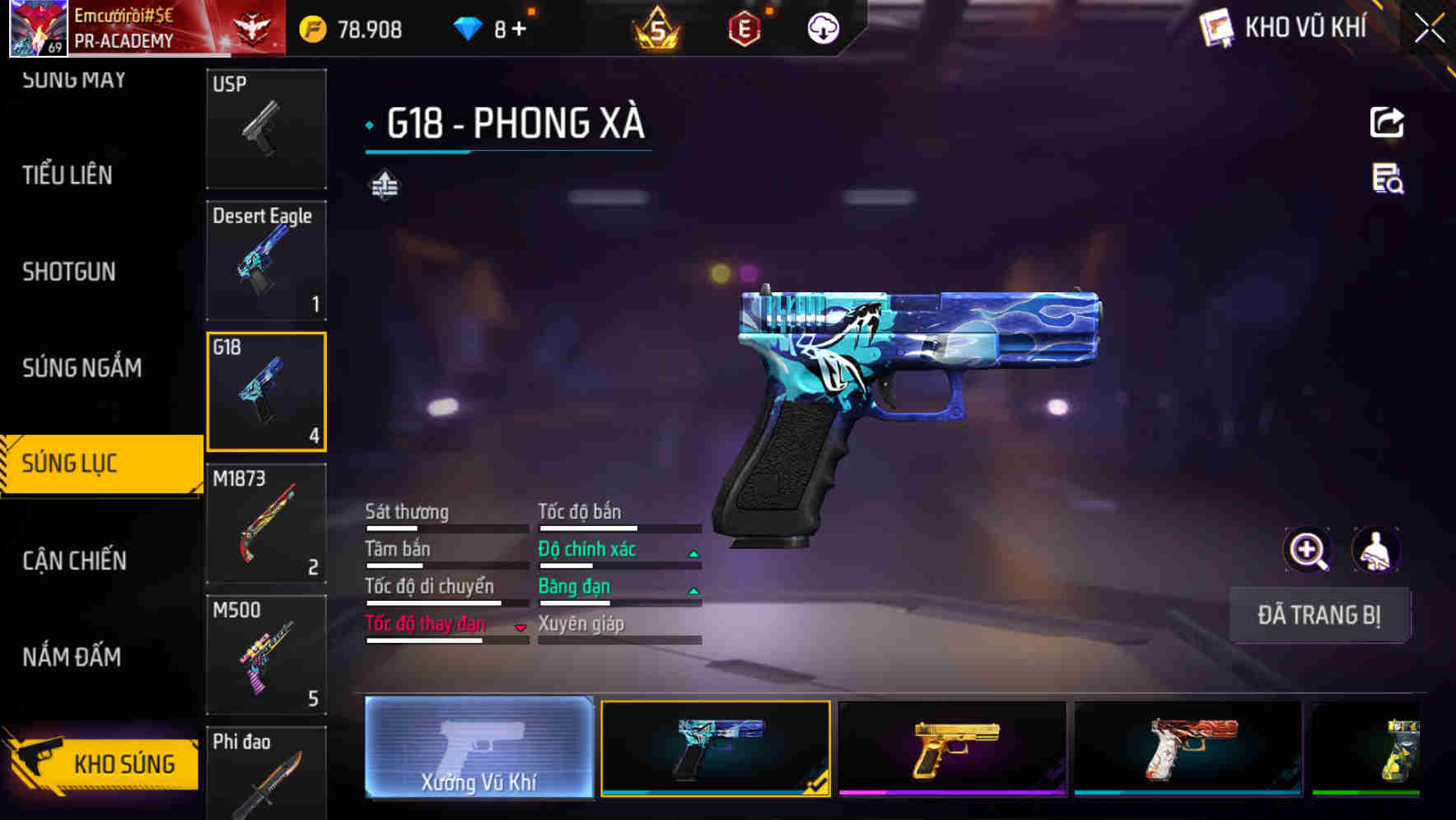The width and height of the screenshot is (1456, 820).
Task: Select the Desert Eagle in the weapon list
Action: [265, 259]
